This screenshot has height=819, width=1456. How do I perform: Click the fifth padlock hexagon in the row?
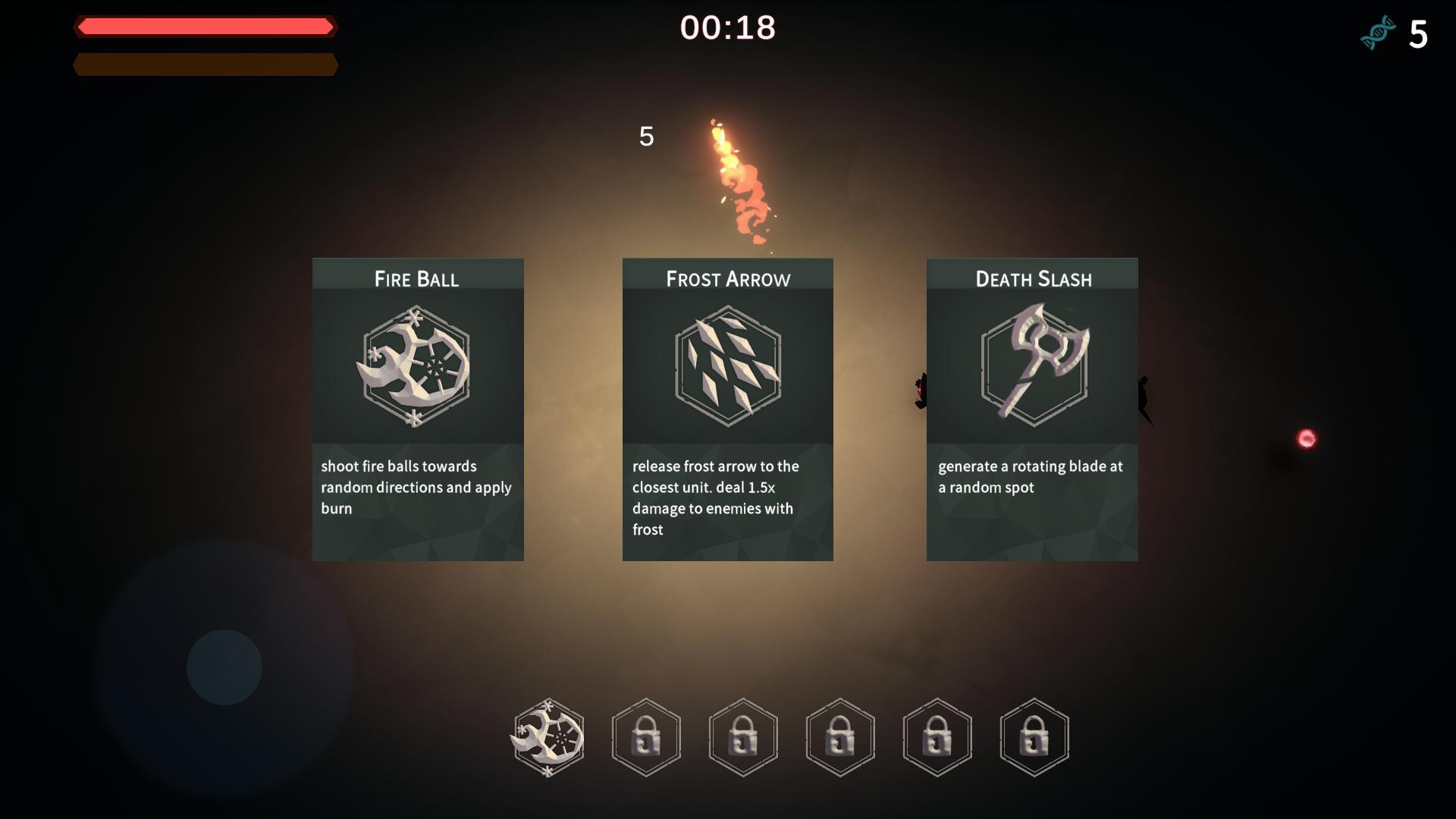[x=937, y=737]
